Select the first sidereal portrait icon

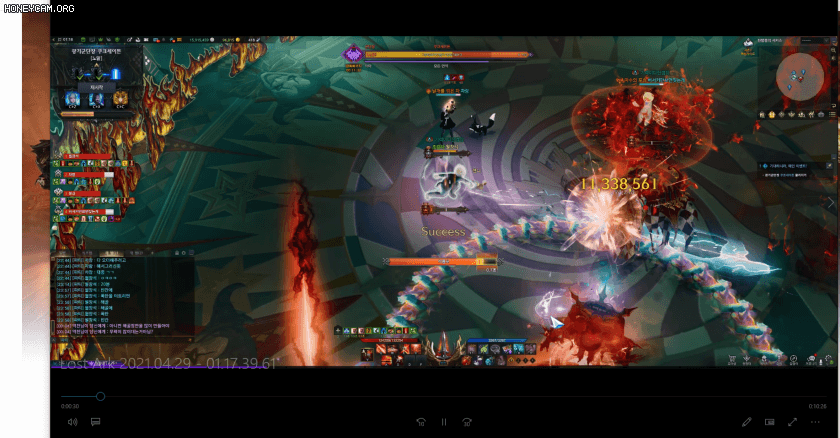tap(73, 100)
